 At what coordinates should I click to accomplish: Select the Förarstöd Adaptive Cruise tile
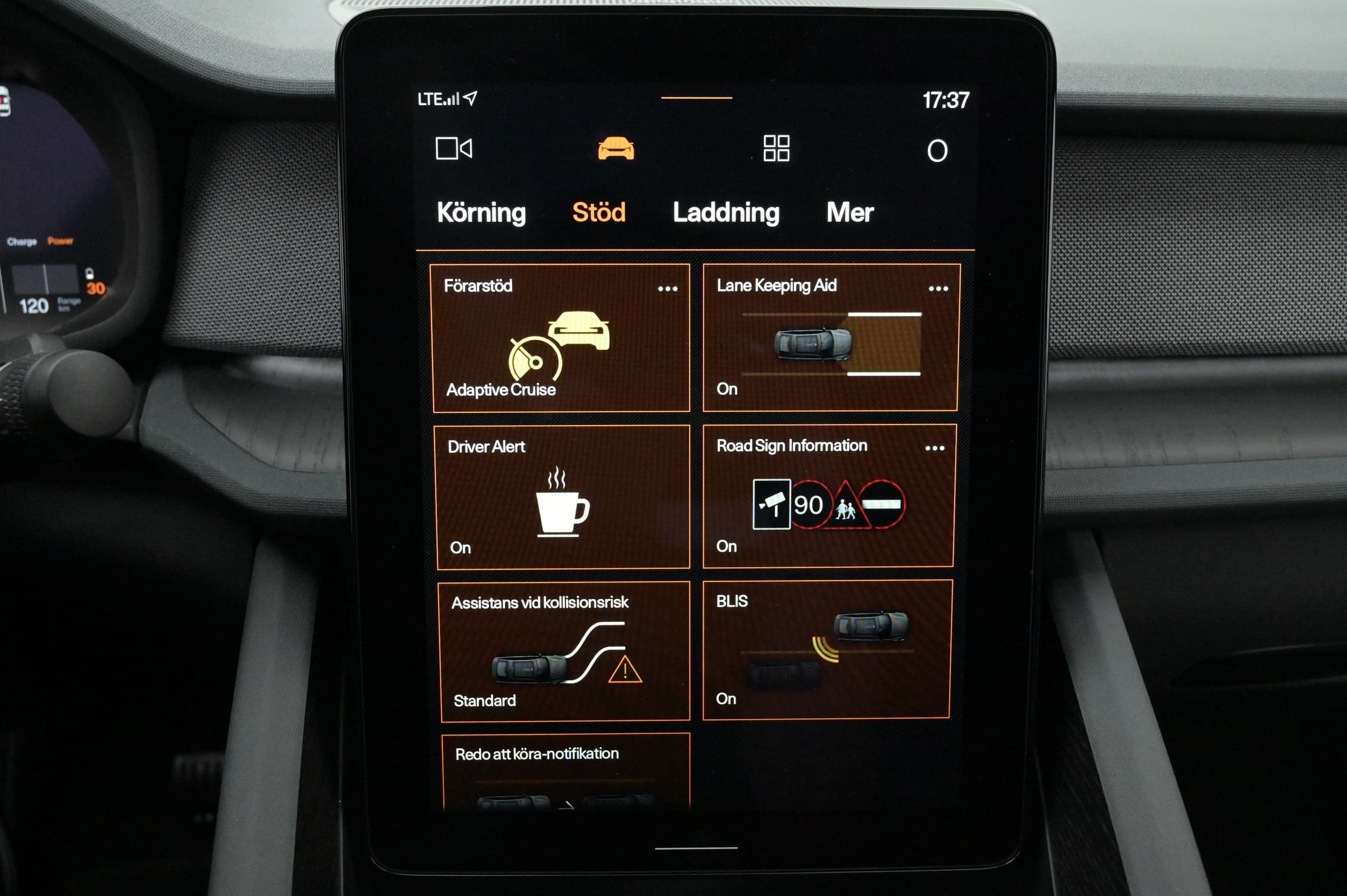coord(560,343)
